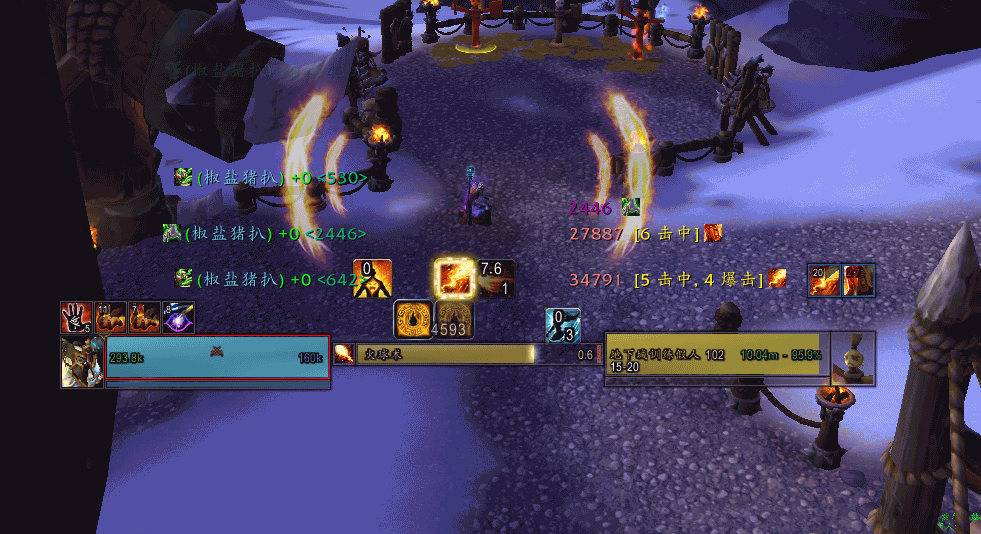981x534 pixels.
Task: Click the dimmed rune icon labeled 4593
Action: (x=453, y=319)
